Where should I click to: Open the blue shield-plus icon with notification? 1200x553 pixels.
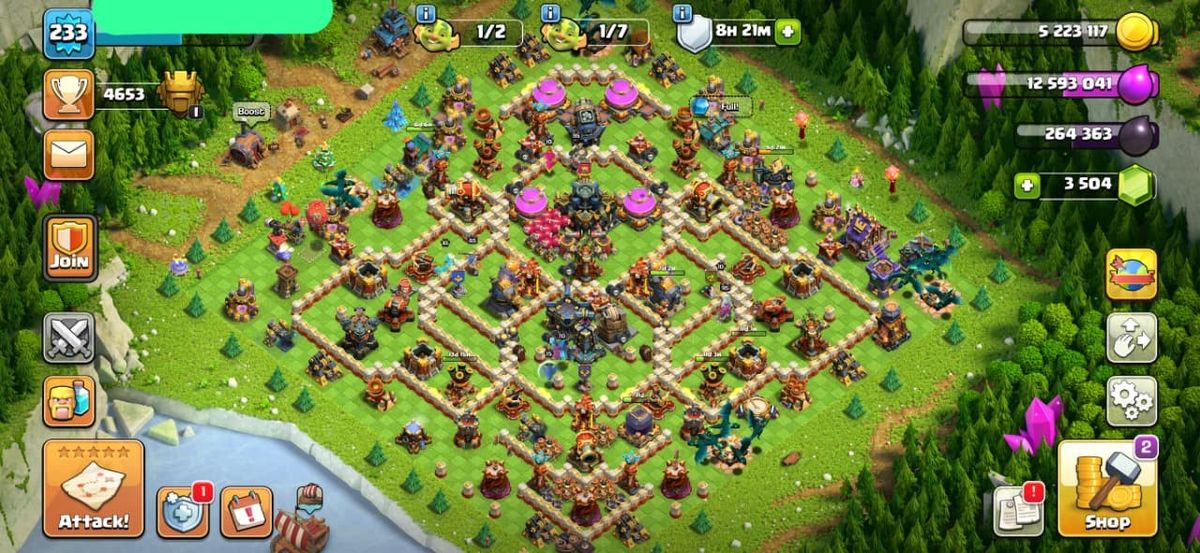coord(182,513)
